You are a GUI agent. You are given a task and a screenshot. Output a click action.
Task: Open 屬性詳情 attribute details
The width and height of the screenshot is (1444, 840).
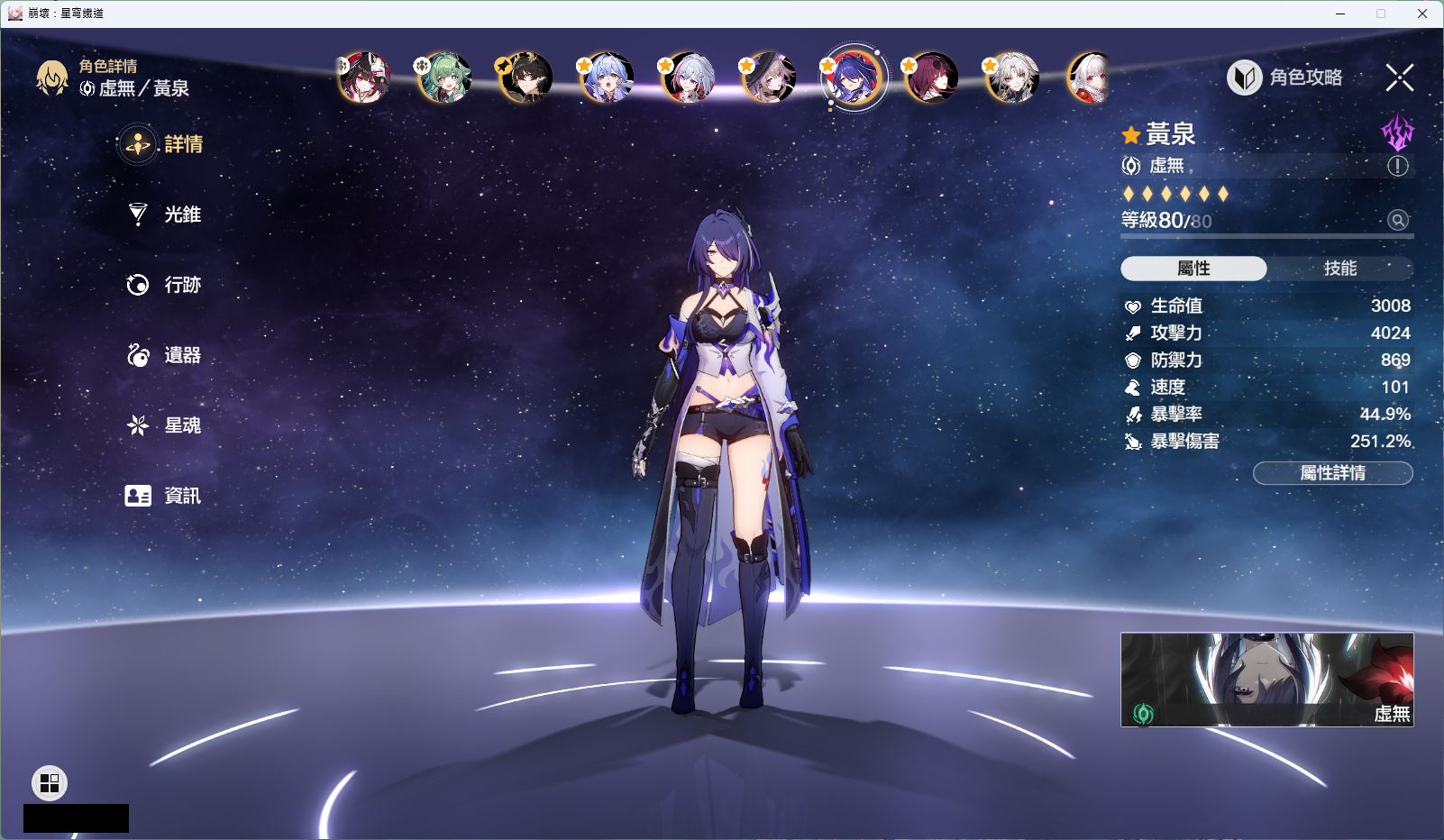pyautogui.click(x=1332, y=473)
